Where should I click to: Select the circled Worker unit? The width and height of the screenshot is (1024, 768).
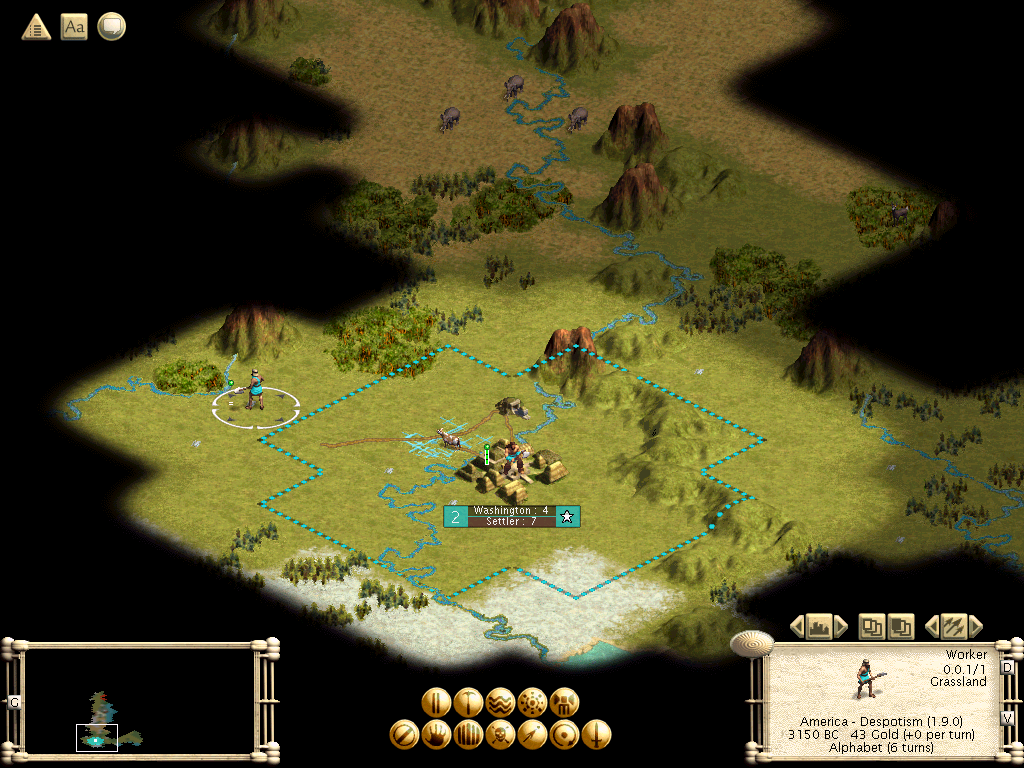(x=256, y=390)
